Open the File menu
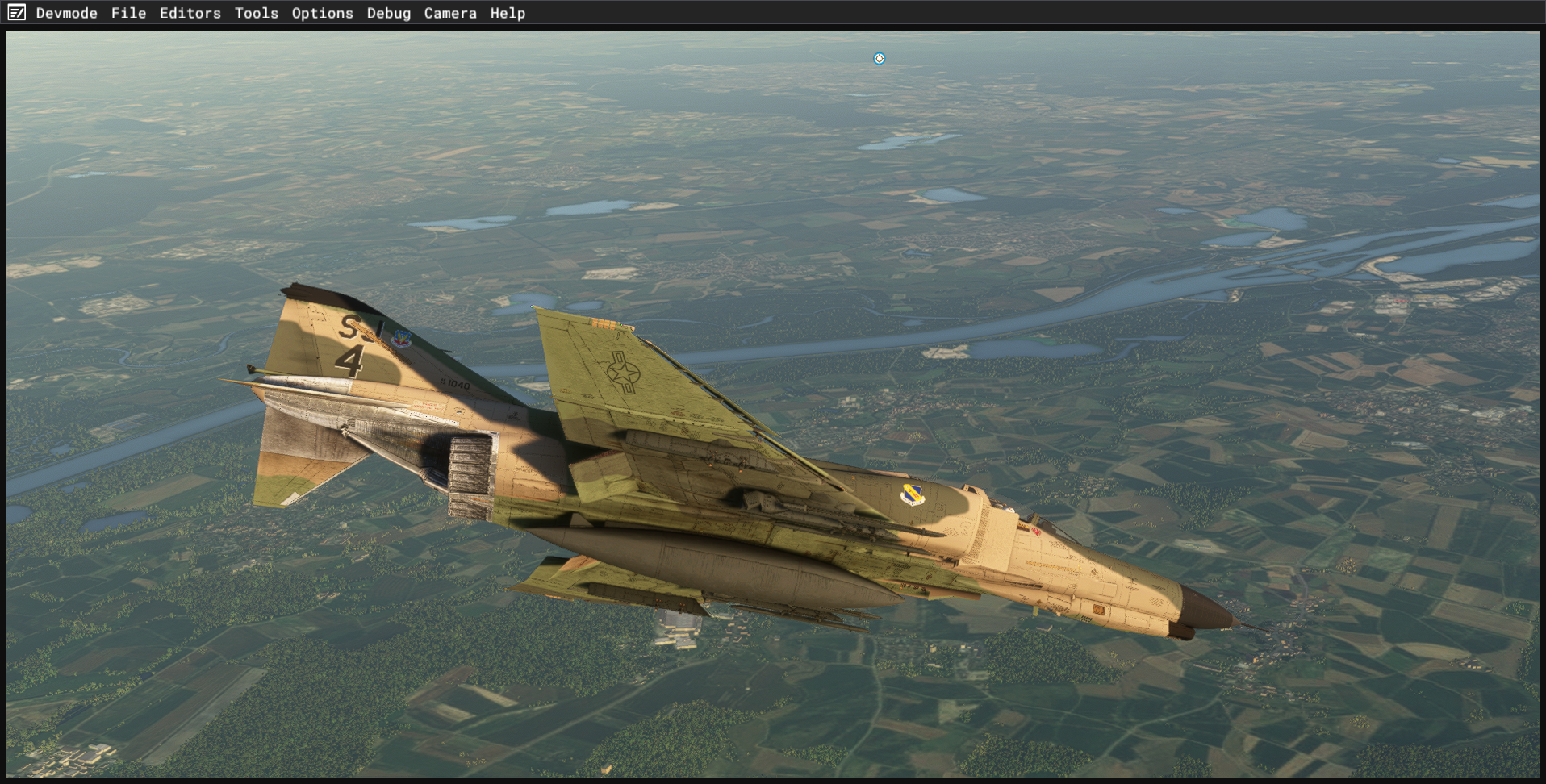This screenshot has height=784, width=1546. pyautogui.click(x=128, y=13)
